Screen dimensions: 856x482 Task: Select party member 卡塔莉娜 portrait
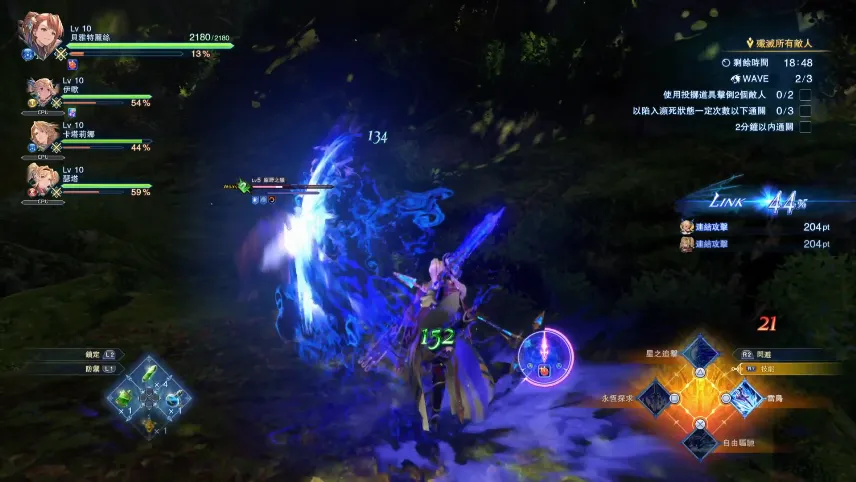click(42, 135)
